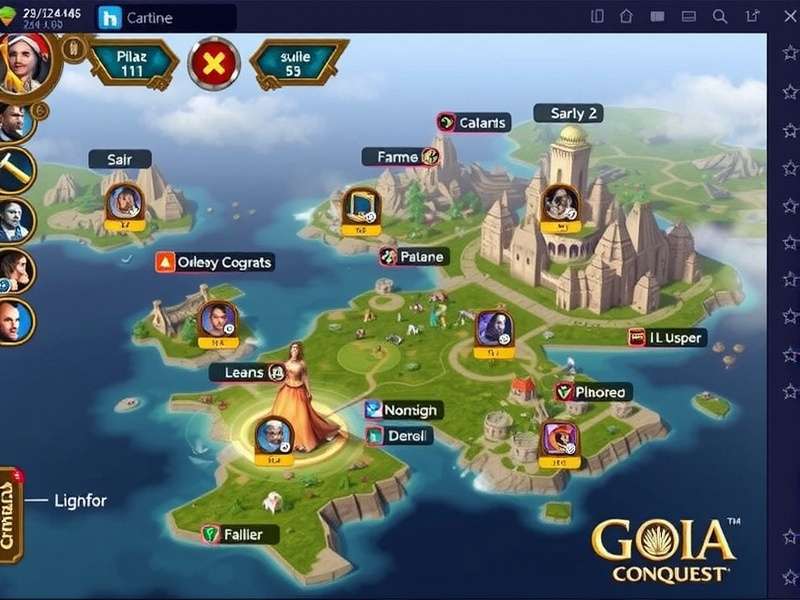Select the golden hammer build icon
This screenshot has width=800, height=600.
15,170
